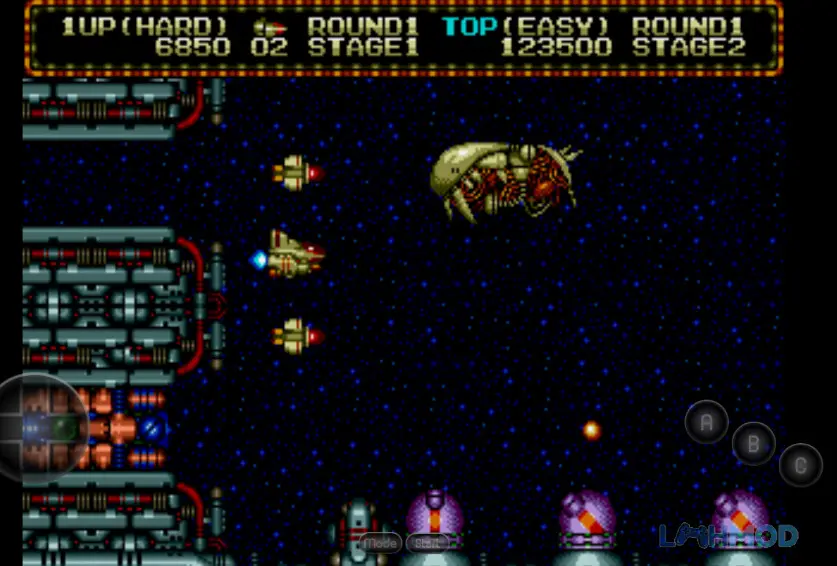Tap the Mode overlay button
The height and width of the screenshot is (566, 837).
coord(379,543)
